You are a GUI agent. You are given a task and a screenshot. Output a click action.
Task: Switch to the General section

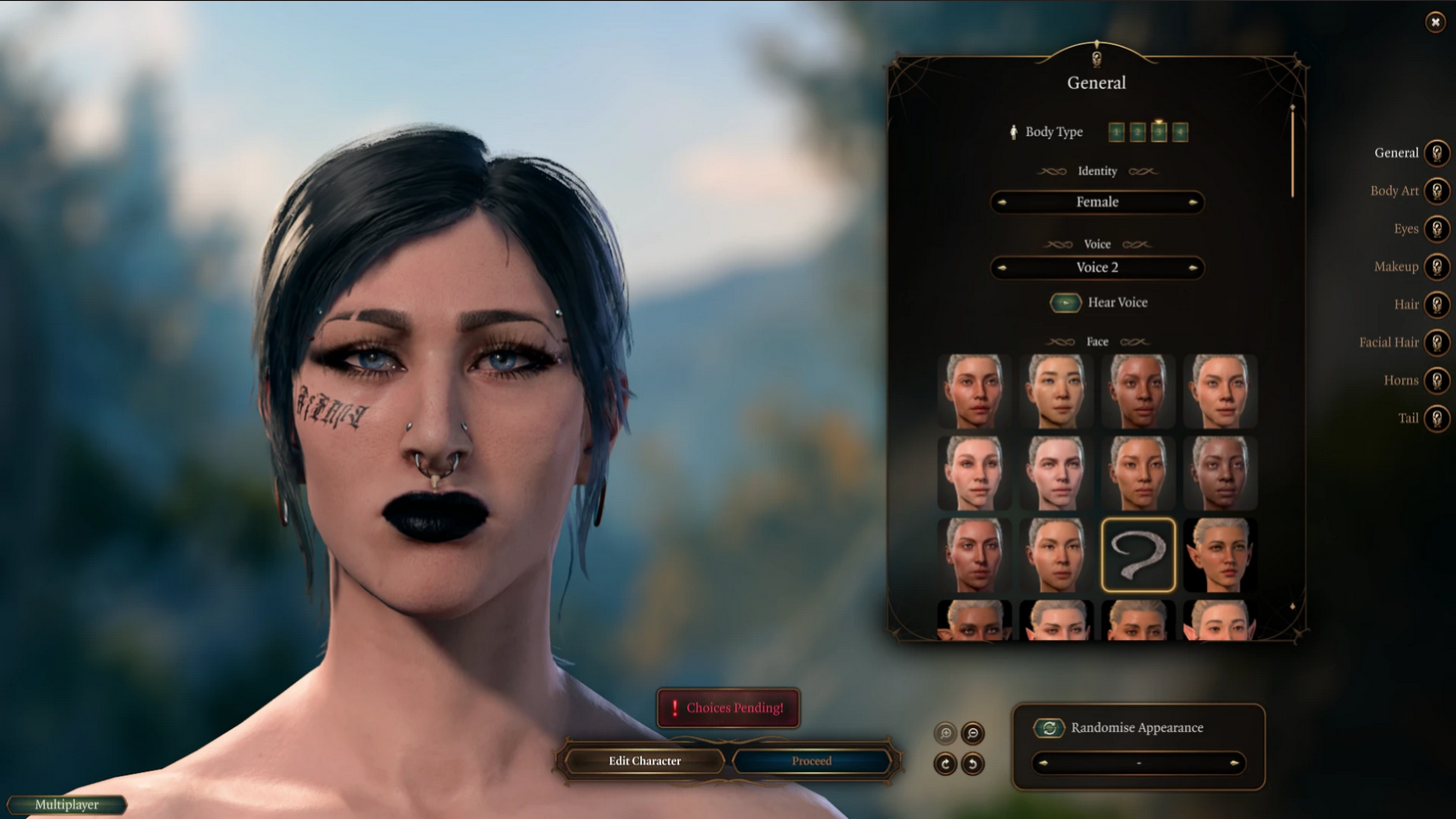[1436, 152]
